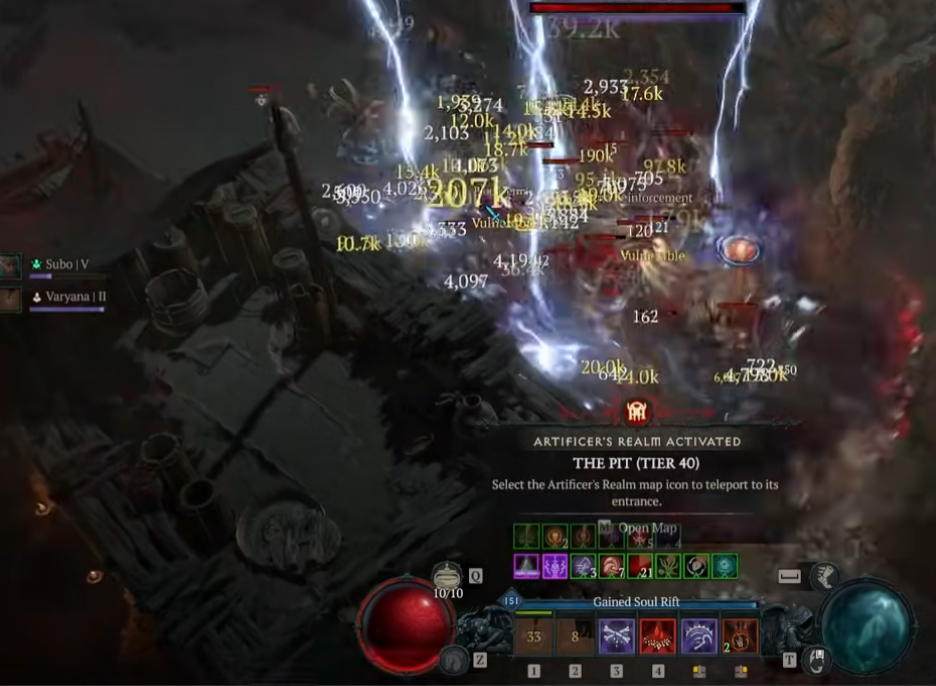The height and width of the screenshot is (686, 936).
Task: Select the skill slot showing cooldown 8
Action: (575, 637)
